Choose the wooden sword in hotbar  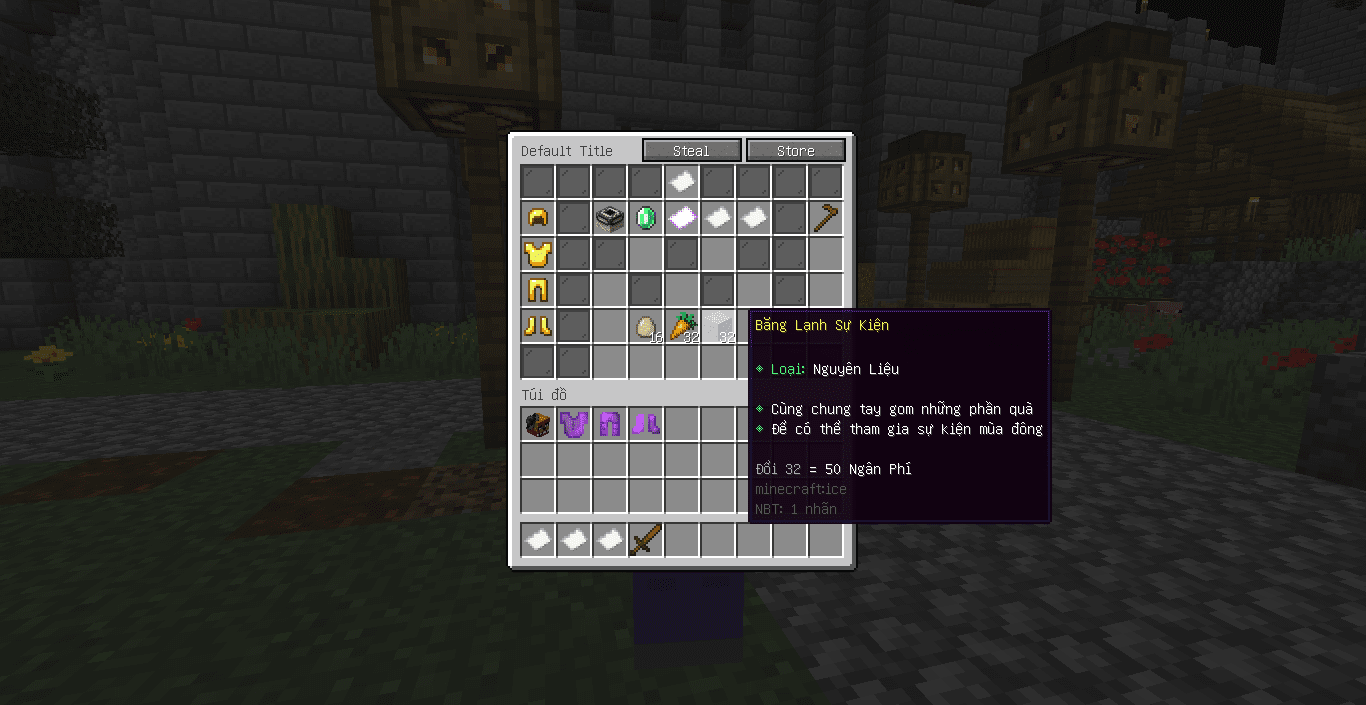[x=646, y=540]
